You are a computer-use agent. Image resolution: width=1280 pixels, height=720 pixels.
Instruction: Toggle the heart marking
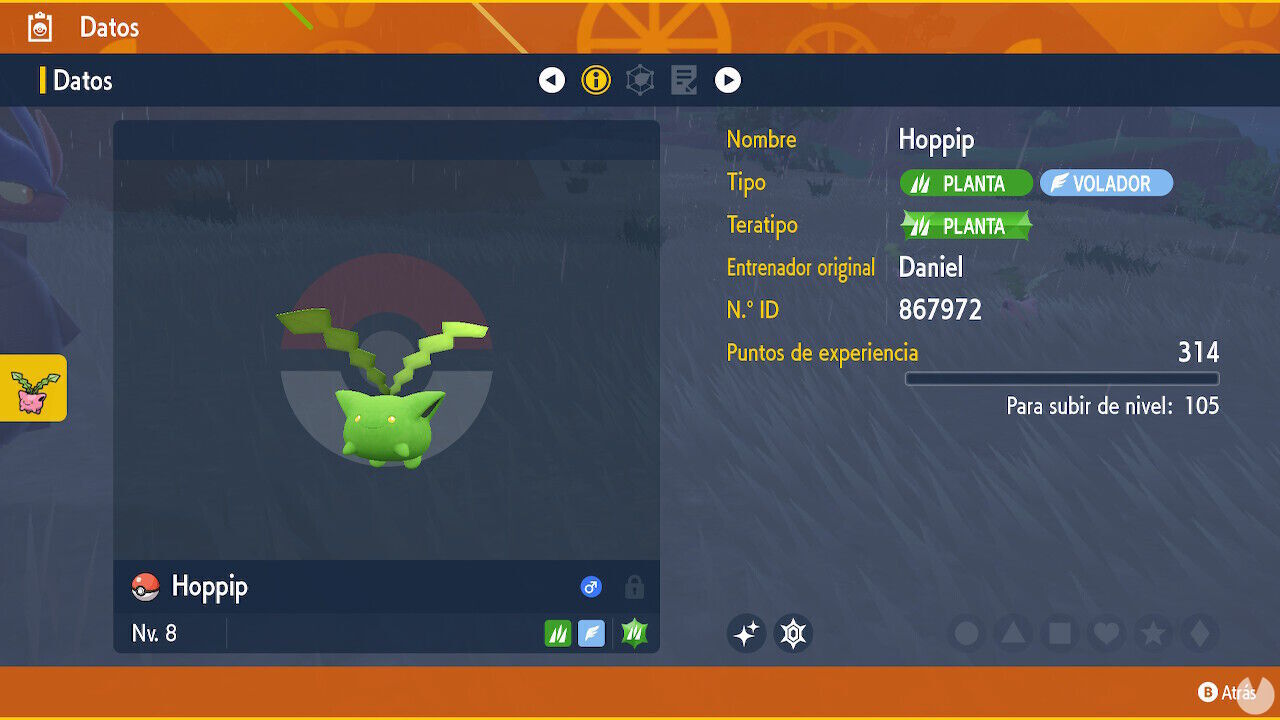tap(1107, 633)
